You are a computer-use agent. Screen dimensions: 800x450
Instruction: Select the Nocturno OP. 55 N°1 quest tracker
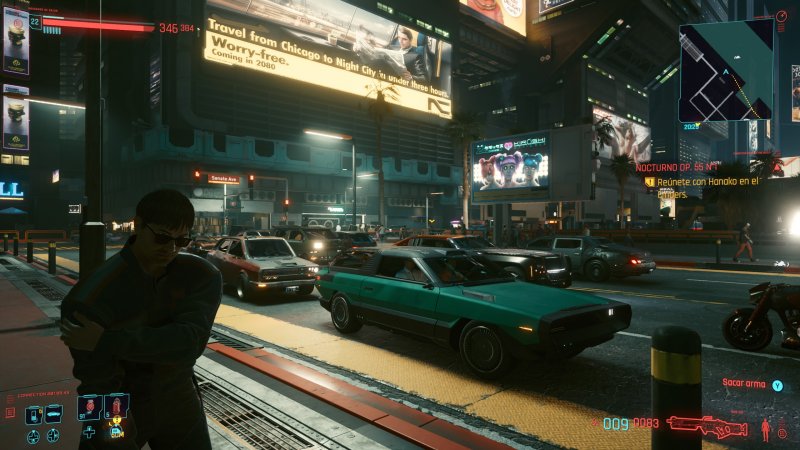[677, 167]
